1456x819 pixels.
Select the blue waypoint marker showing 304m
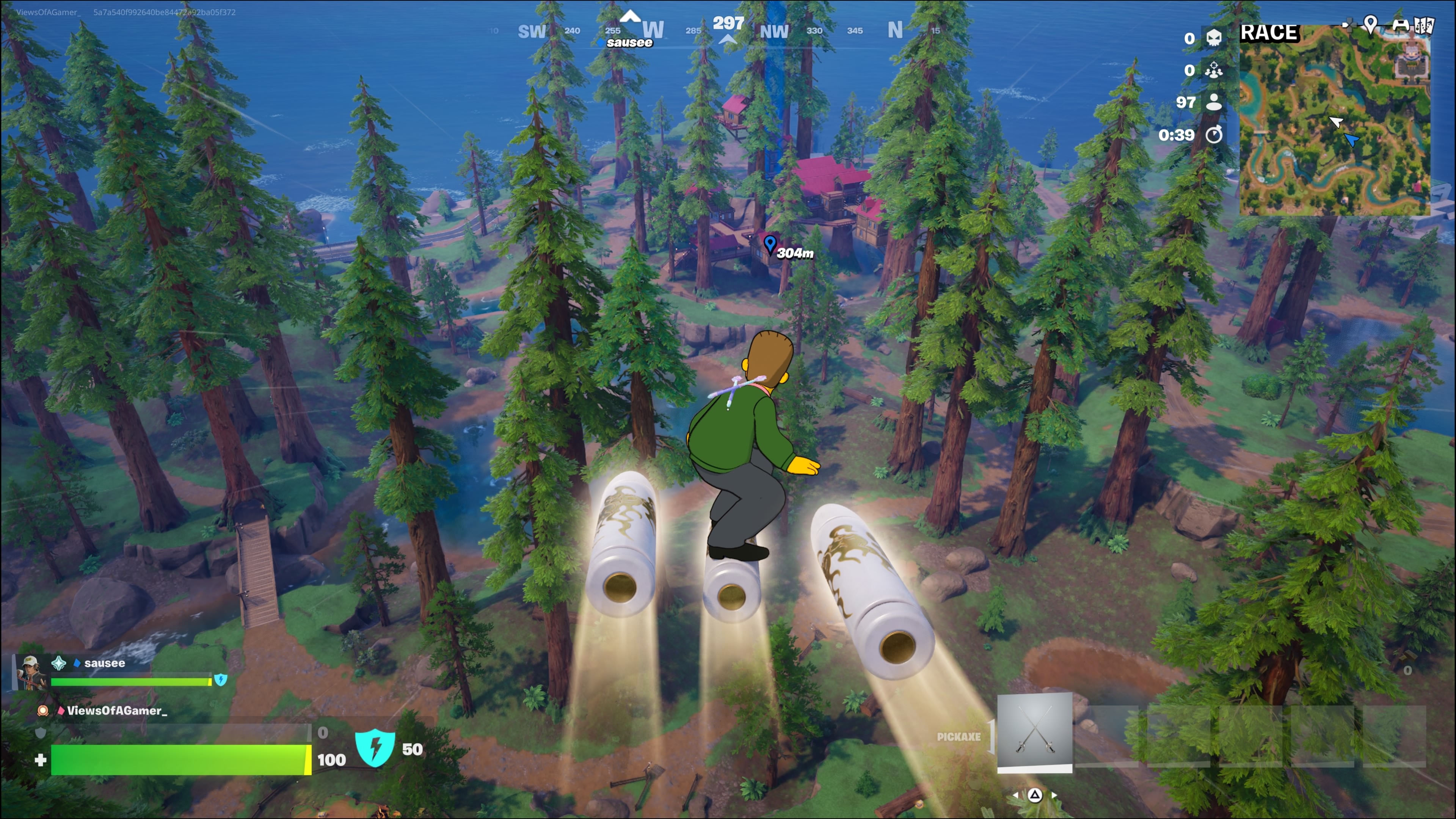(769, 244)
